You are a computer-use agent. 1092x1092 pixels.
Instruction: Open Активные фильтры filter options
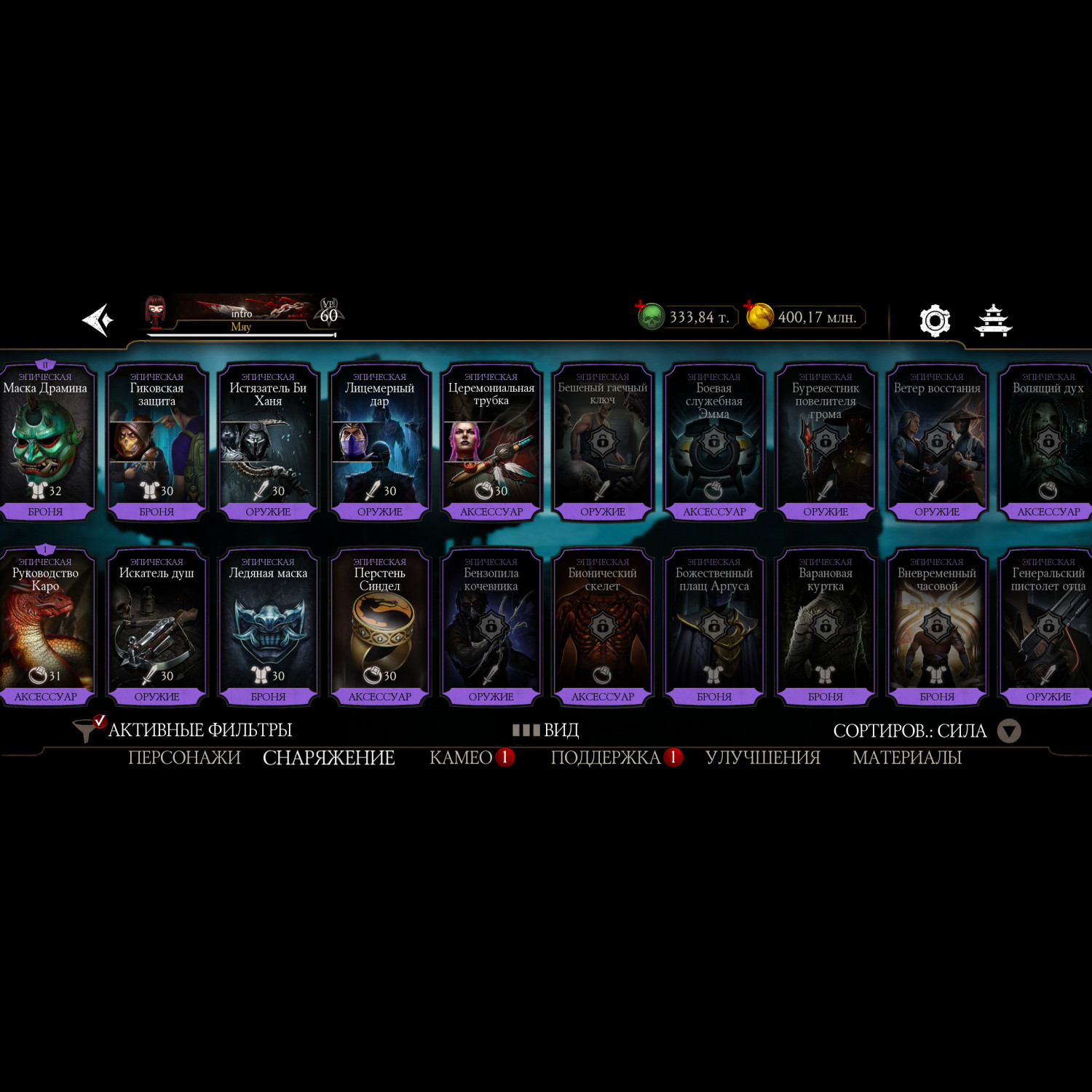tap(183, 729)
